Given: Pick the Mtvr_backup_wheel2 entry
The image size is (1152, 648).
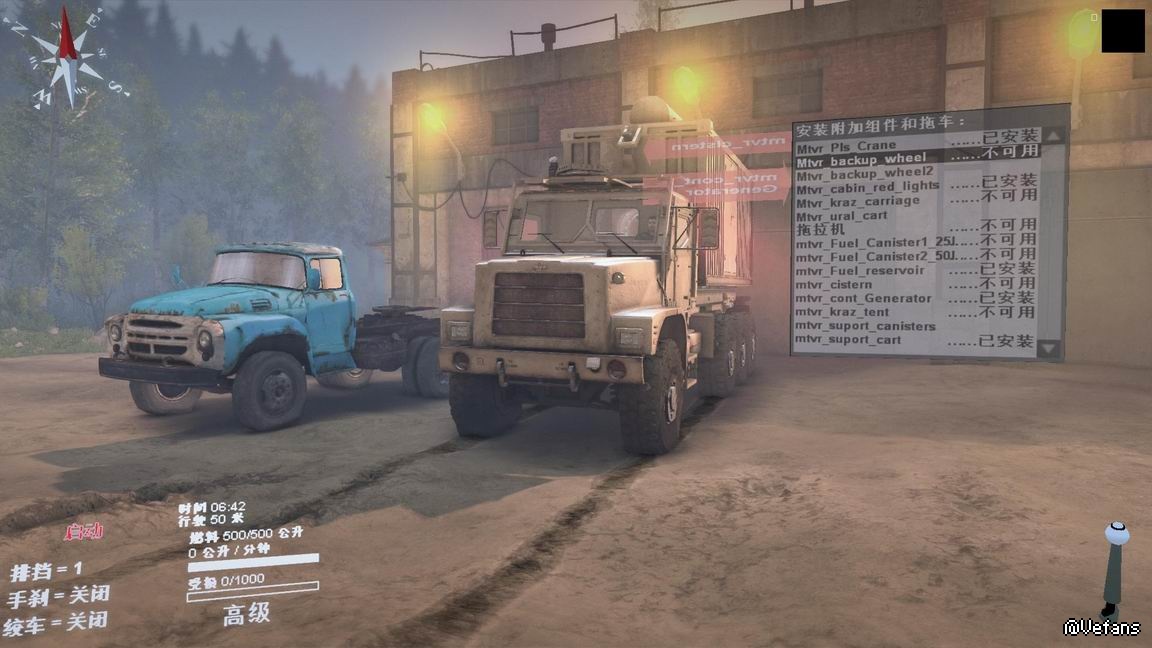Looking at the screenshot, I should pos(915,173).
